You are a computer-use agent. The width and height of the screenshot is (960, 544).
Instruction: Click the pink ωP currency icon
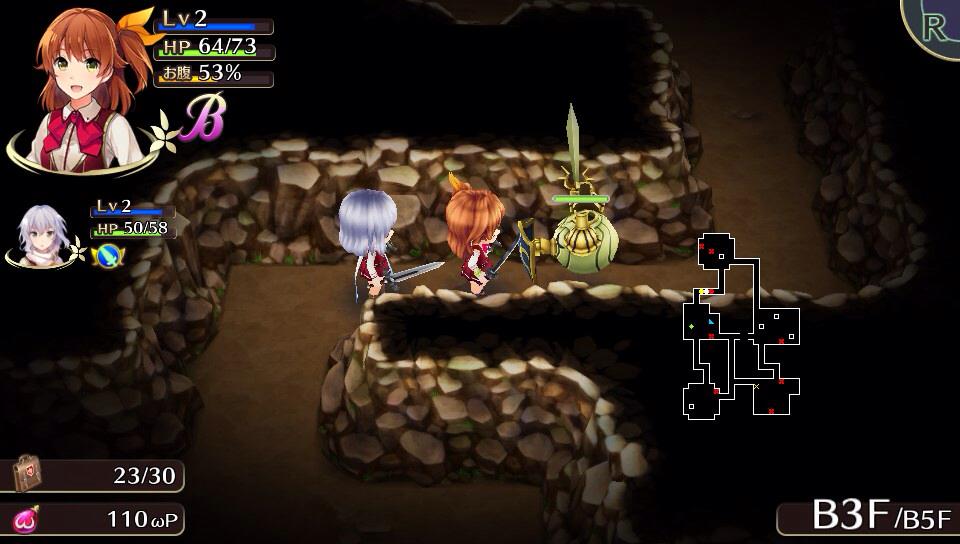coord(25,520)
